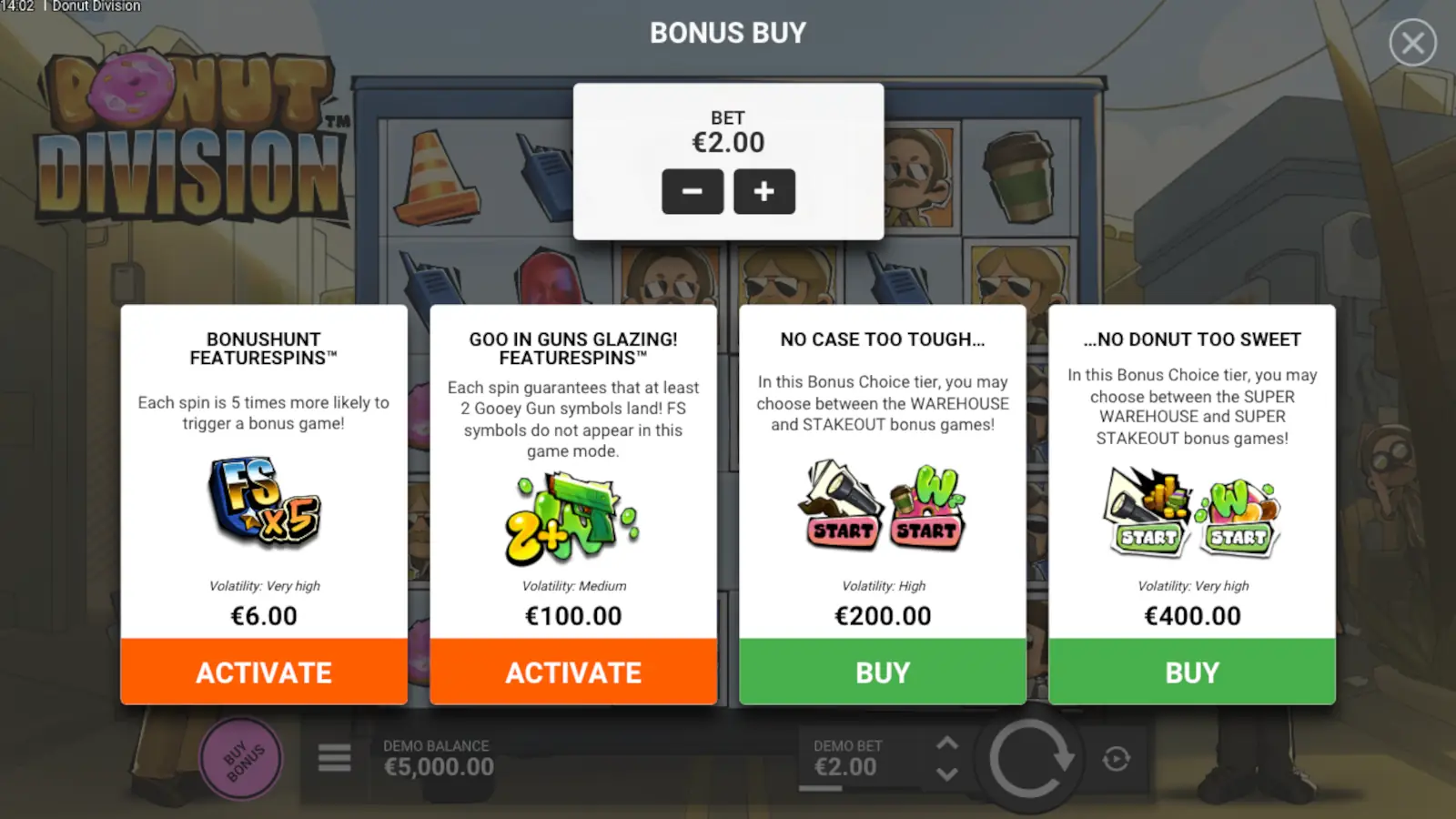Buy the No Case Too Tough bonus
The width and height of the screenshot is (1456, 819).
pos(882,672)
